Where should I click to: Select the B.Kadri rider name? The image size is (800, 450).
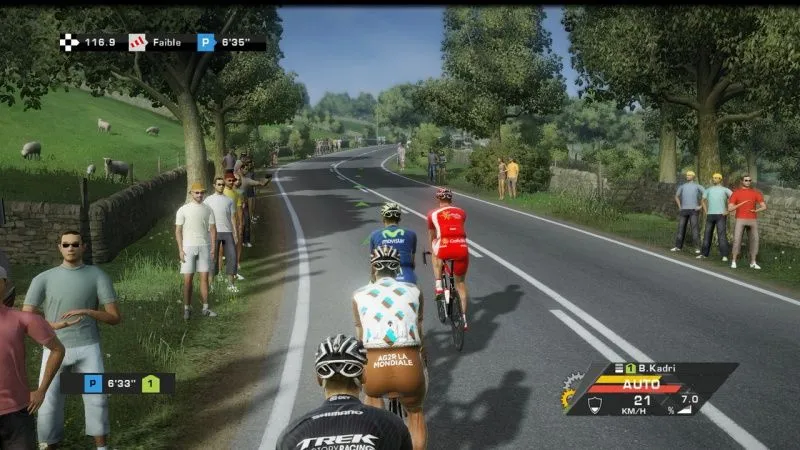(660, 369)
